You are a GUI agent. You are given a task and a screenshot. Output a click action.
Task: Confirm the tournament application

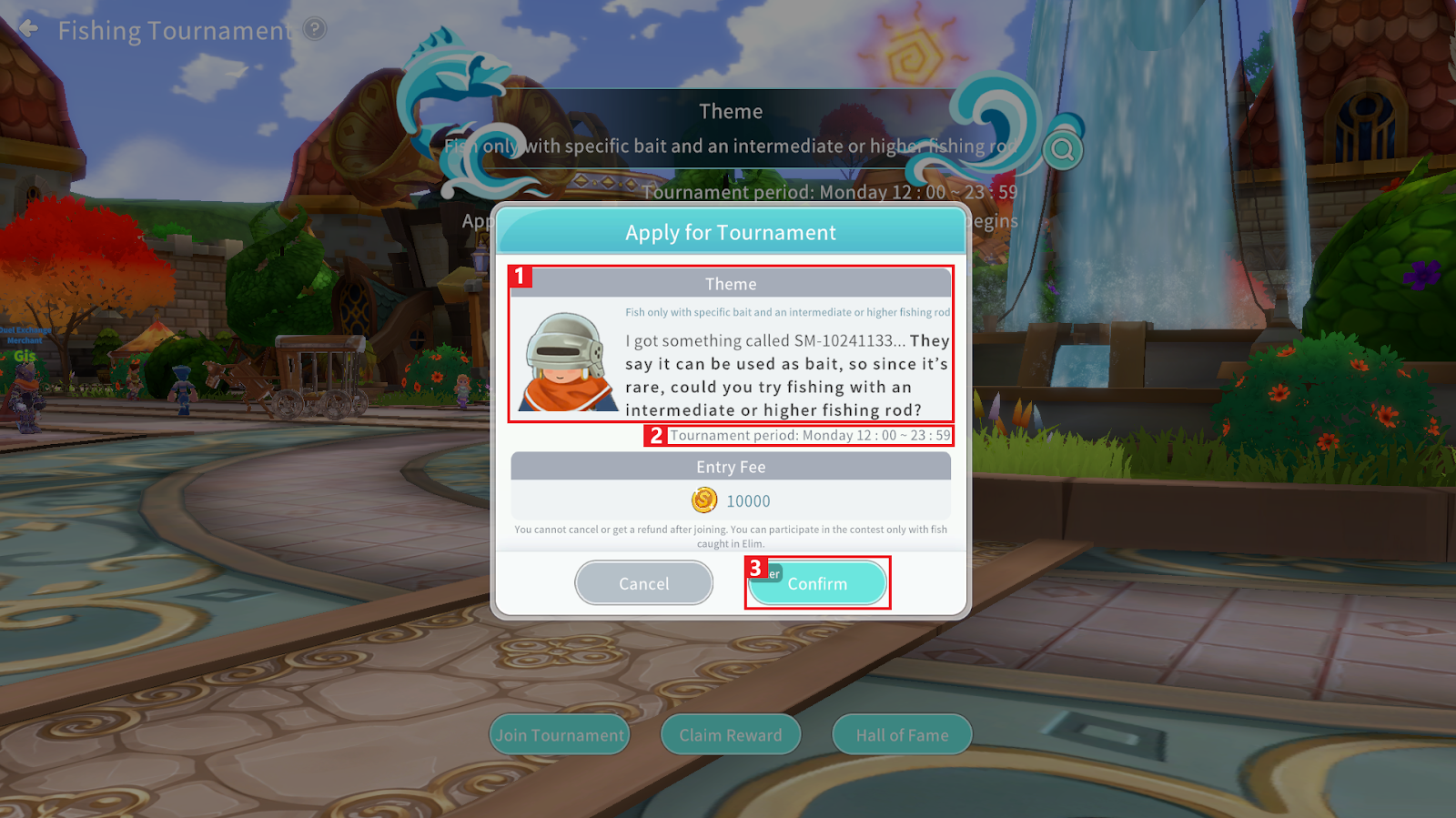(817, 583)
